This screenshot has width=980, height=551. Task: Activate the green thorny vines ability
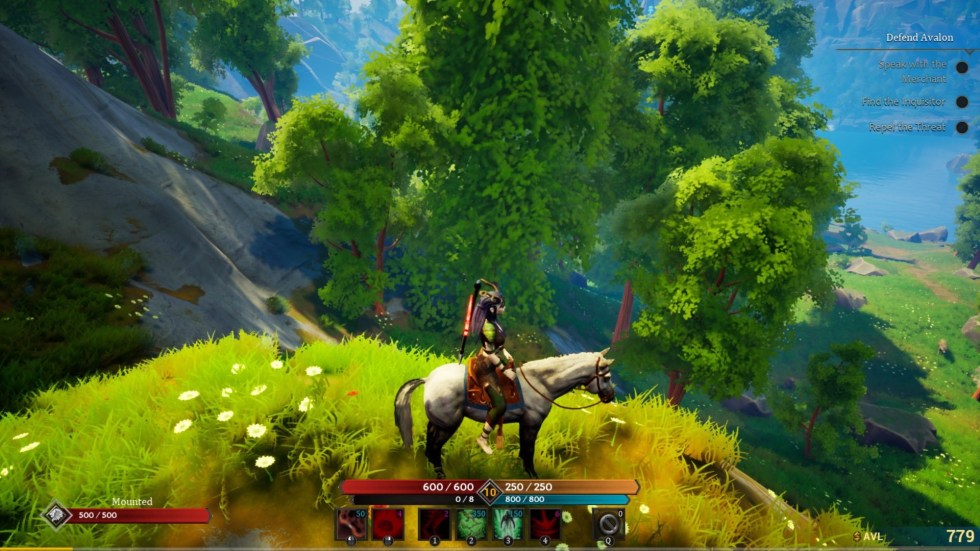(x=472, y=524)
